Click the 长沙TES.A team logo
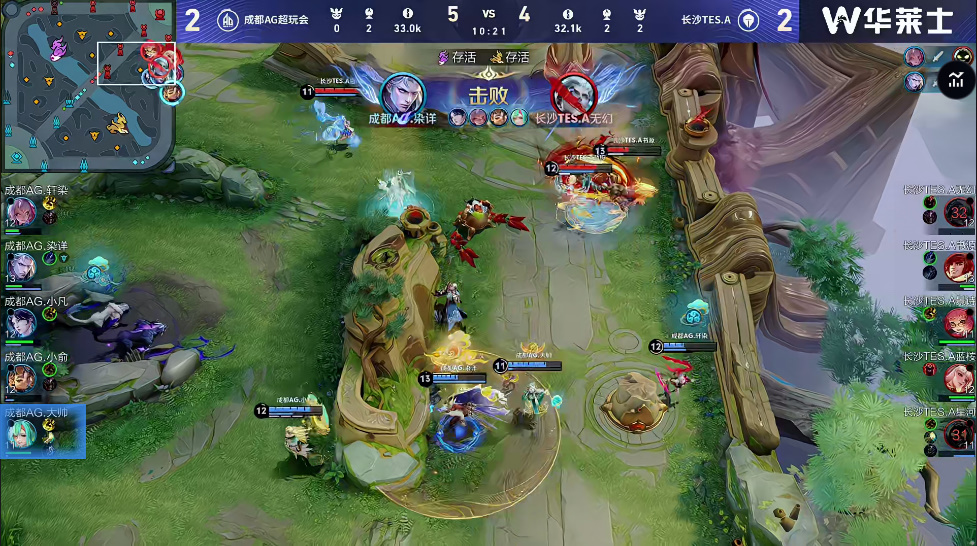 (x=749, y=20)
